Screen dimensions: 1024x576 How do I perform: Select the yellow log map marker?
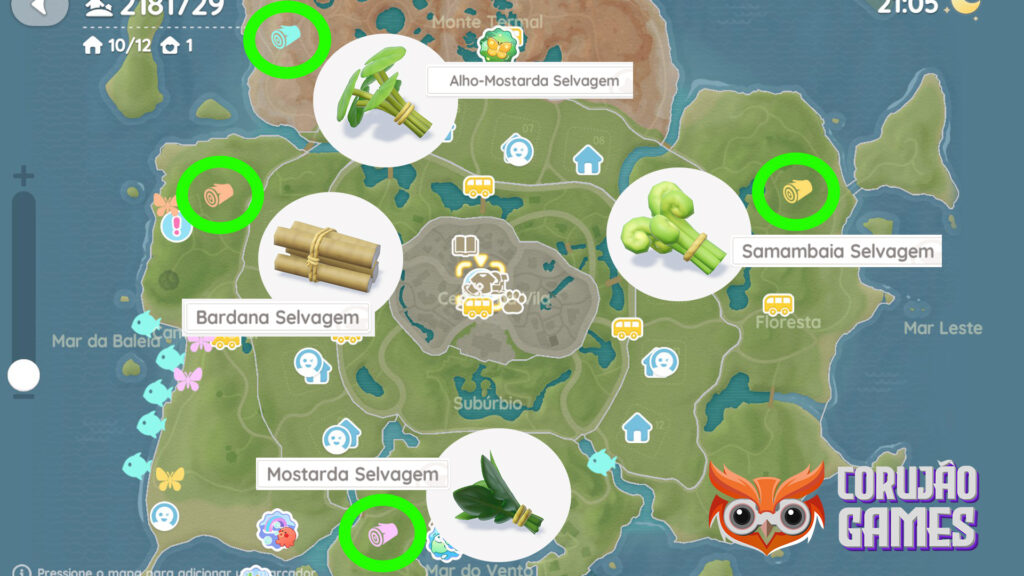(796, 192)
